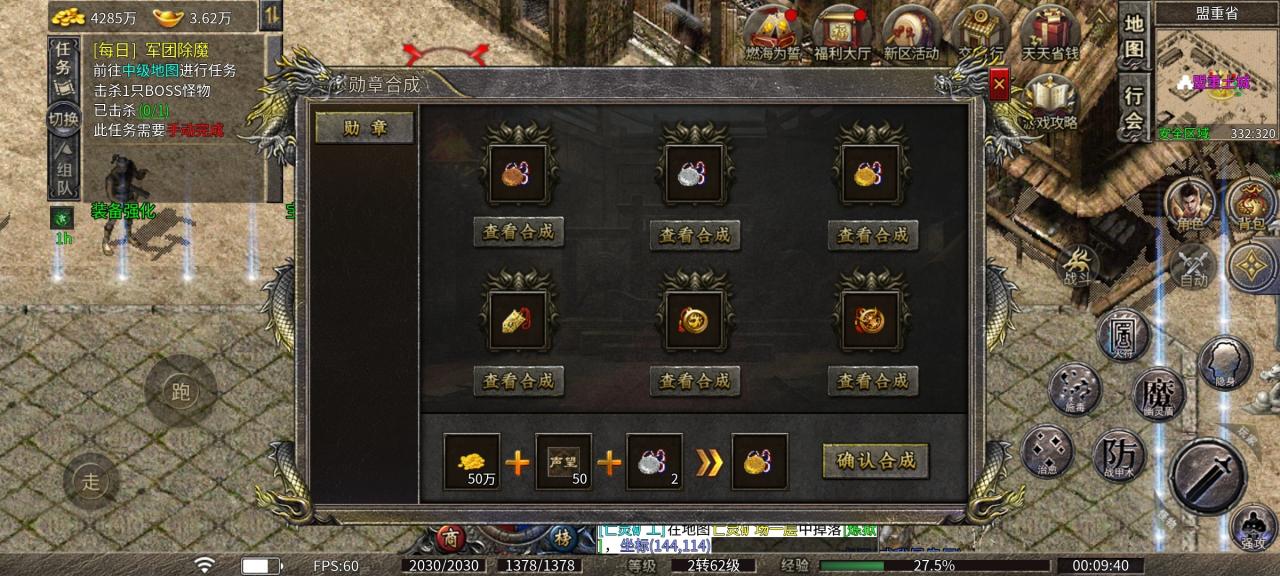Screen dimensions: 1280x576
Task: Select the bronze medal item slot
Action: pyautogui.click(x=518, y=173)
